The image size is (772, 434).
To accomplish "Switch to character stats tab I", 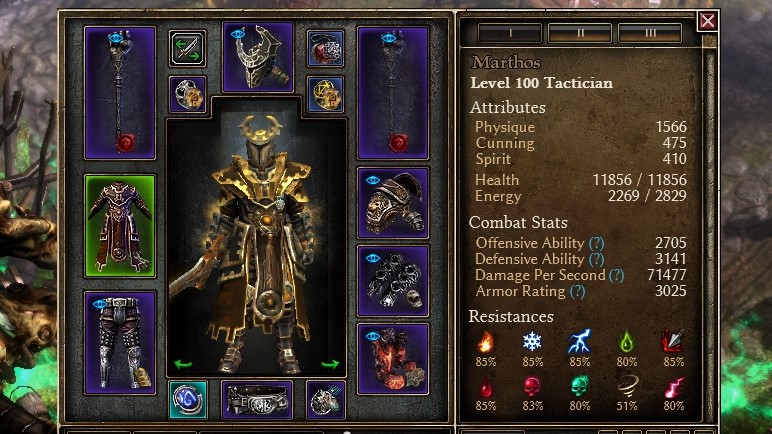I will tap(509, 33).
